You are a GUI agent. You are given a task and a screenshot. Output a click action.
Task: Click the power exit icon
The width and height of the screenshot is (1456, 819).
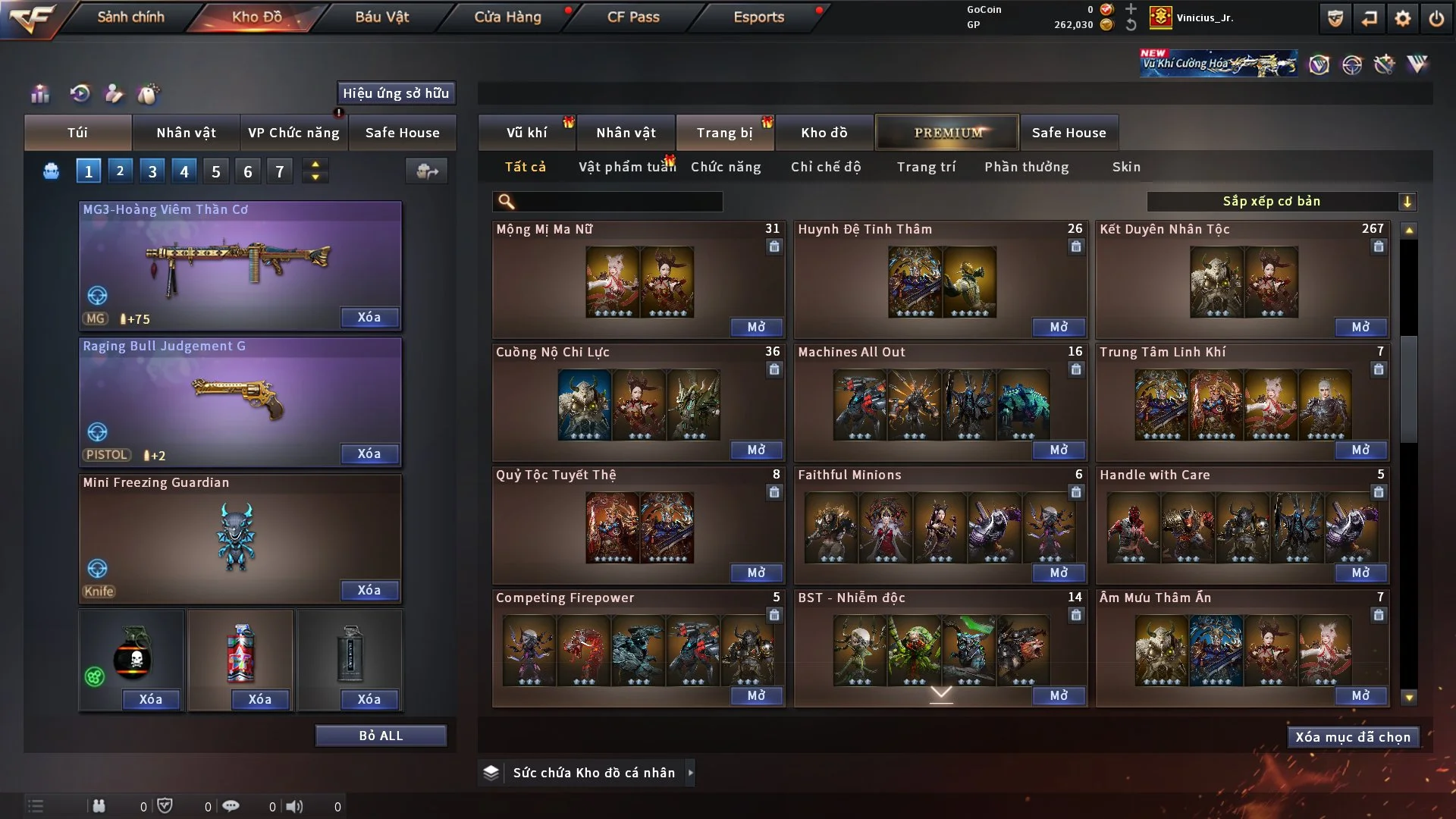pos(1436,18)
